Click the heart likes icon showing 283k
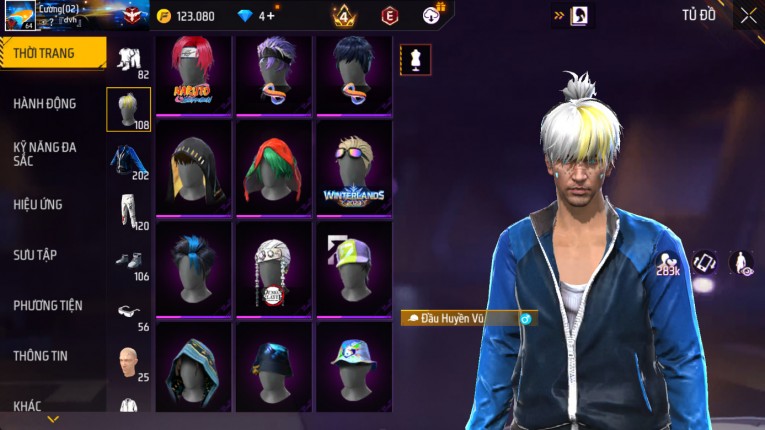Viewport: 765px width, 430px height. [x=667, y=263]
